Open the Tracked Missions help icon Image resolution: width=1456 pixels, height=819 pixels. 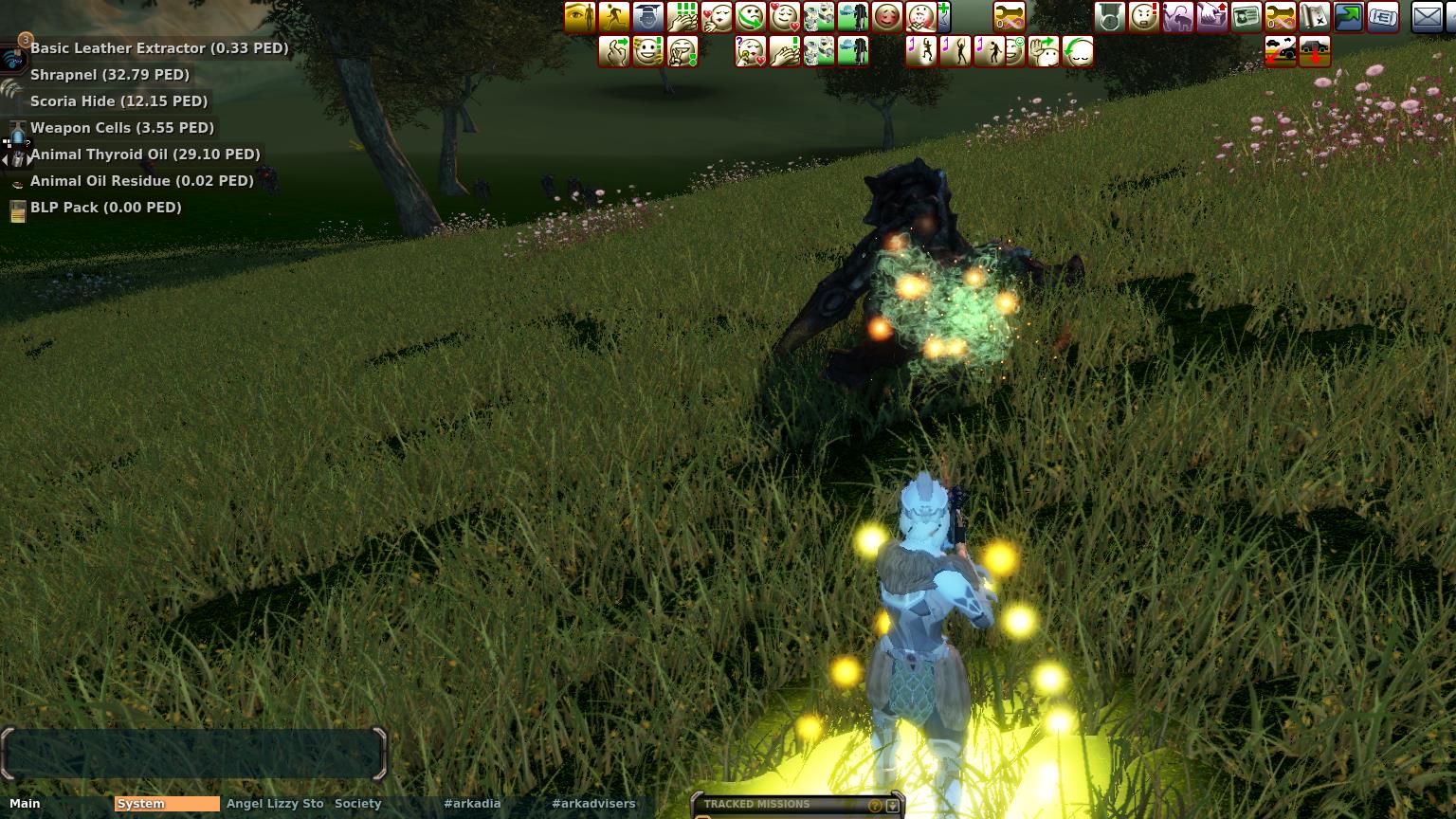(x=875, y=806)
